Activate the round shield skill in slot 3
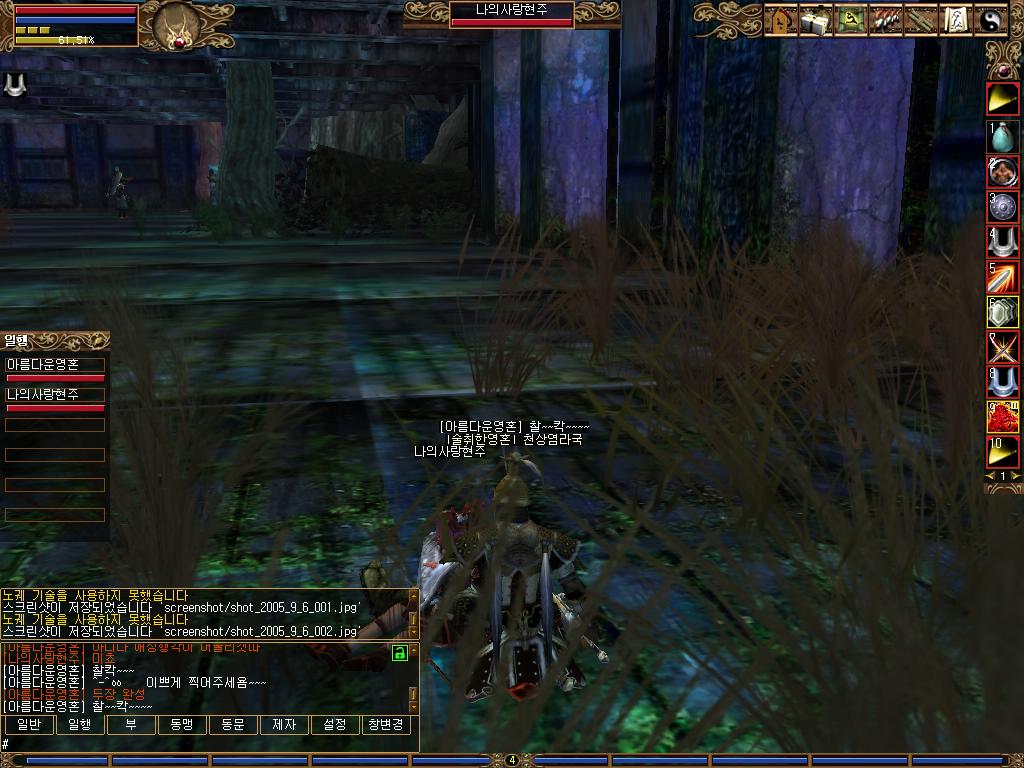The height and width of the screenshot is (768, 1024). [1003, 207]
